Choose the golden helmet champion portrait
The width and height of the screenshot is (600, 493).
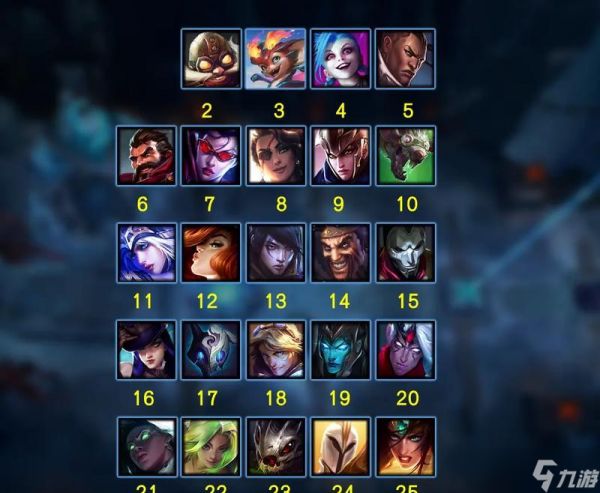340,446
